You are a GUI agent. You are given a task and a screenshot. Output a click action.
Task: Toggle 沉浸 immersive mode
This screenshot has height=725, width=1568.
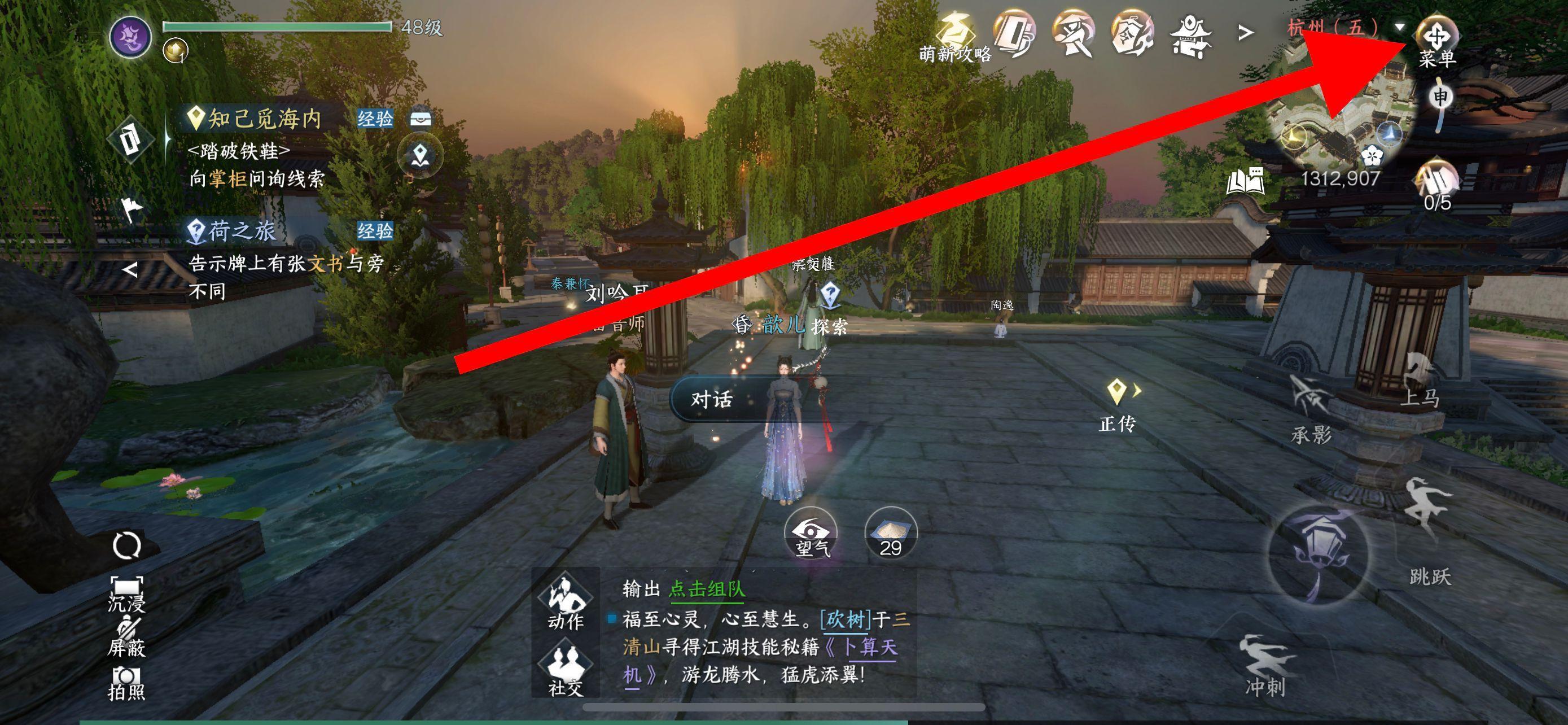pos(126,593)
